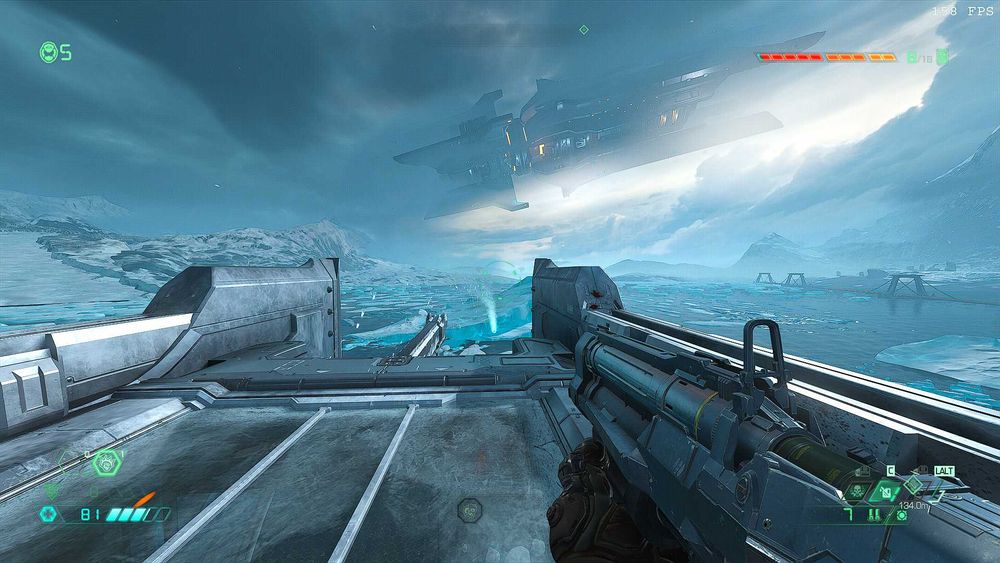The height and width of the screenshot is (563, 1000).
Task: Select the highlighted weapon mod icon
Action: pos(884,491)
